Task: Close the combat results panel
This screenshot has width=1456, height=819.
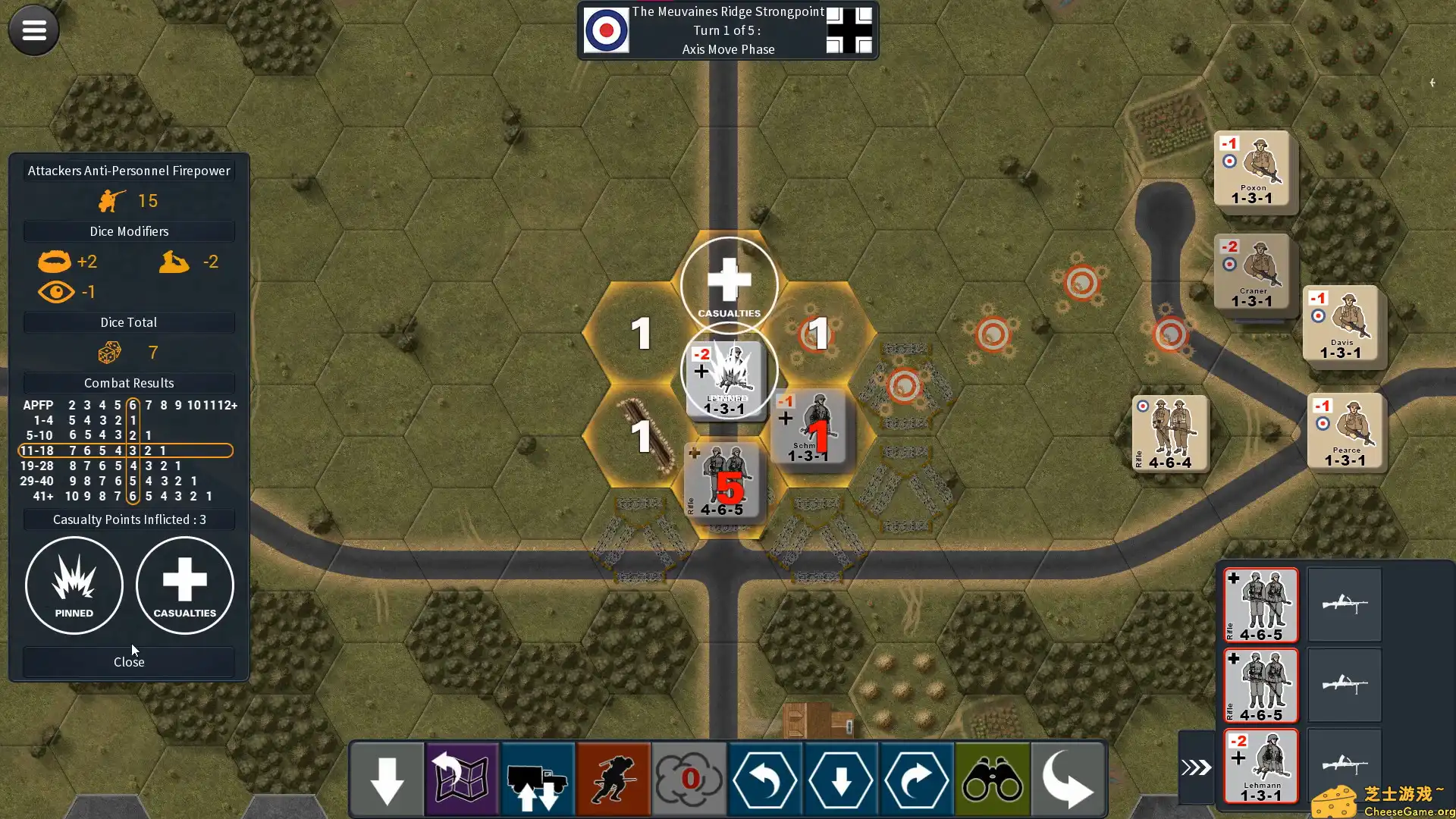Action: coord(129,662)
